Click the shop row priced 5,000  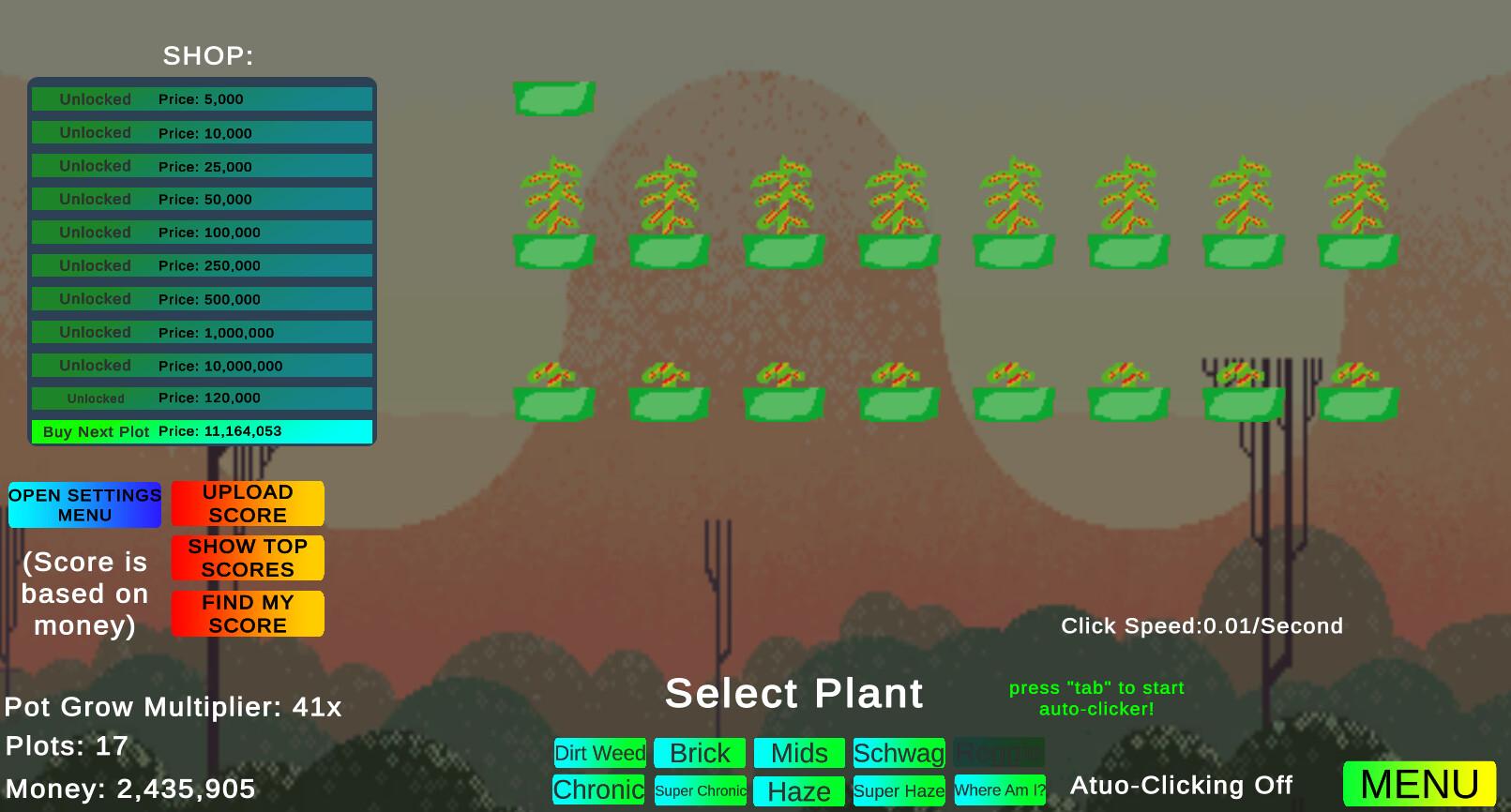point(202,99)
